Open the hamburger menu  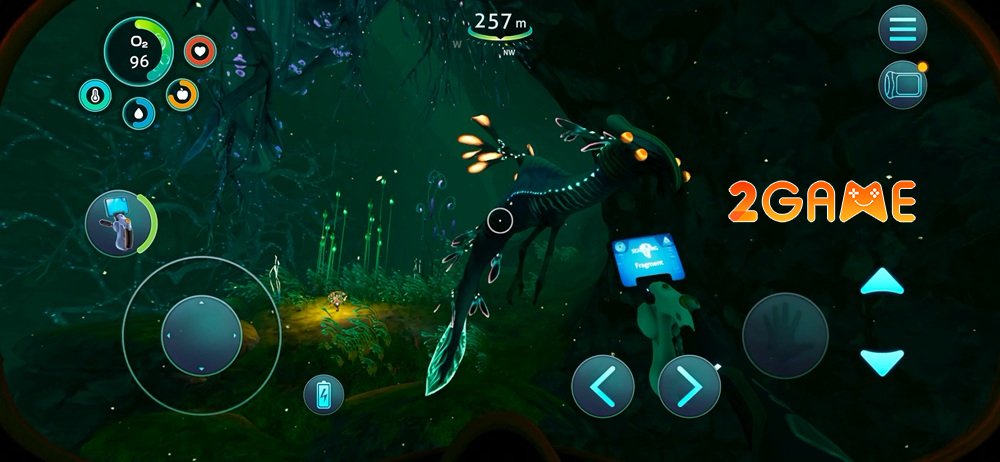pyautogui.click(x=902, y=29)
